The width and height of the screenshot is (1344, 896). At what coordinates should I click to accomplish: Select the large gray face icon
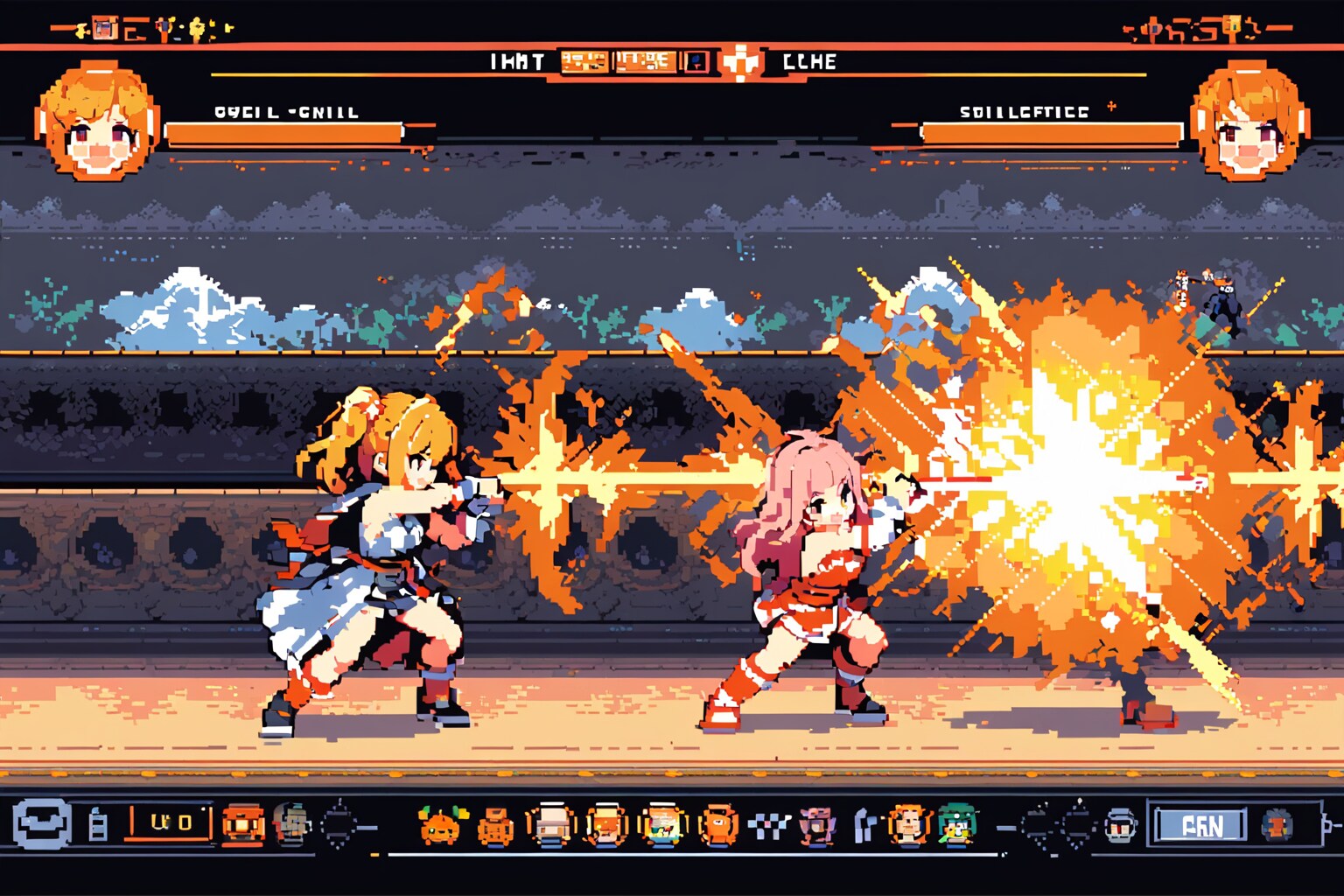pyautogui.click(x=42, y=824)
